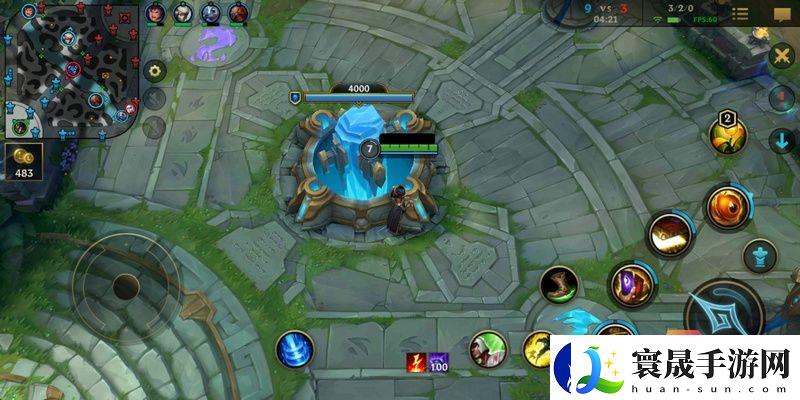
Task: Use the hooded figure summoner spell
Action: point(488,348)
